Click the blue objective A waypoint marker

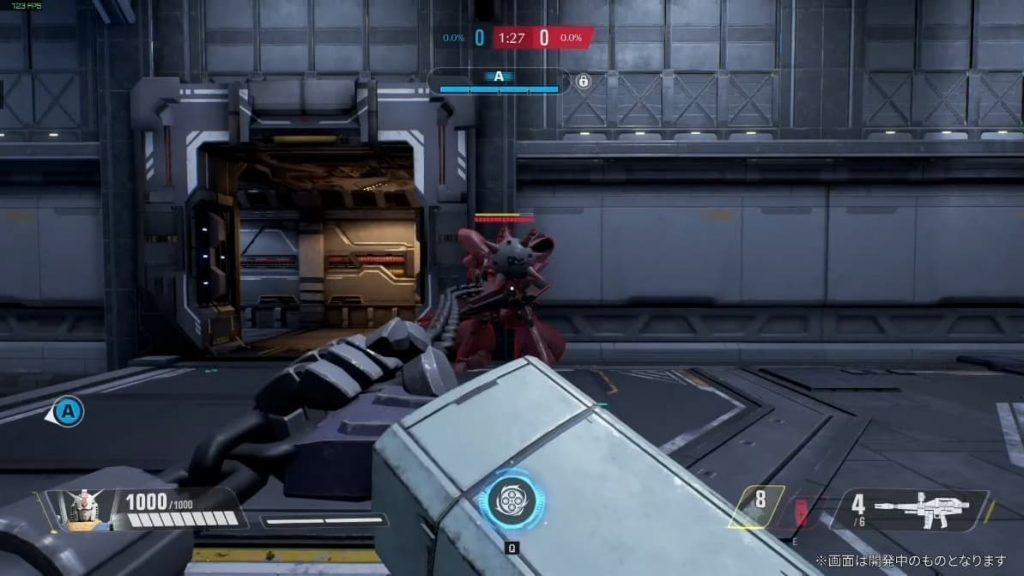[x=68, y=410]
